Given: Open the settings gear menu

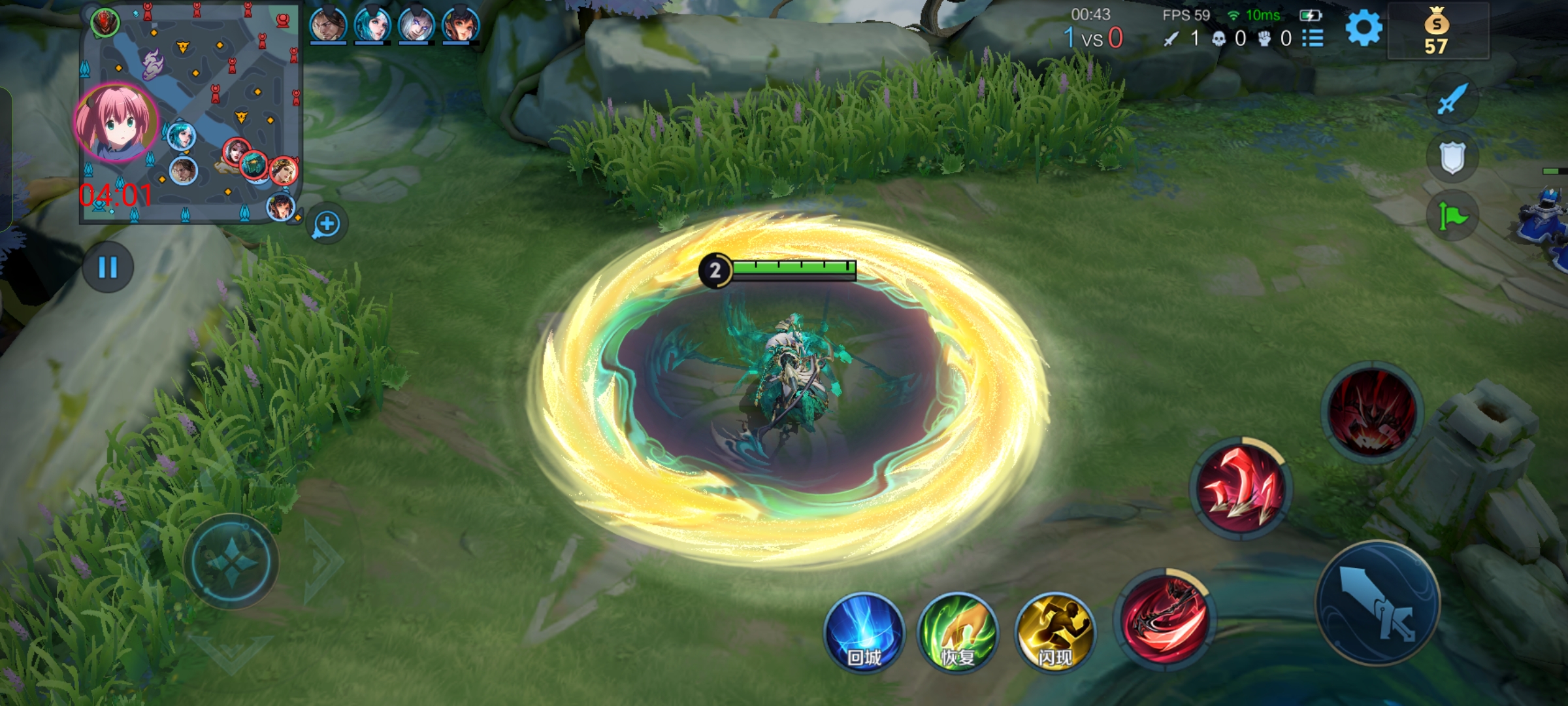Looking at the screenshot, I should [x=1364, y=29].
